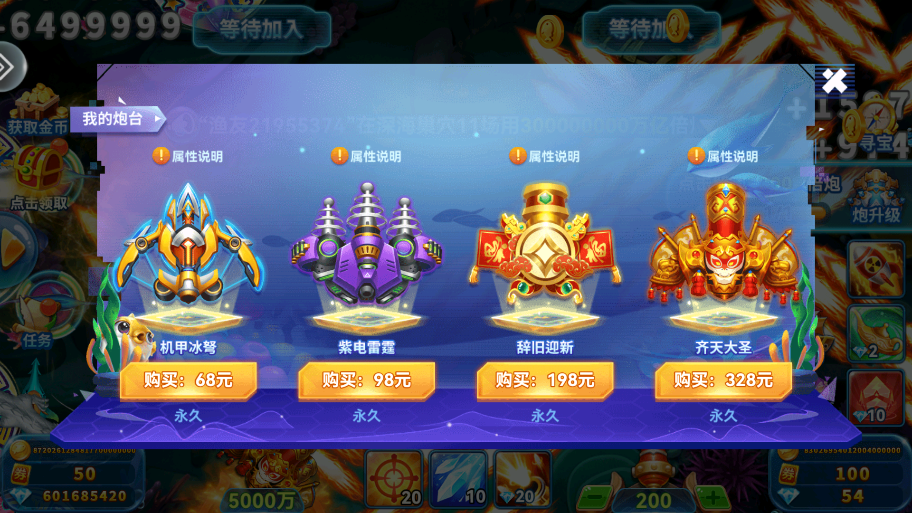
Task: Select the 我的炮台 tab
Action: 113,119
